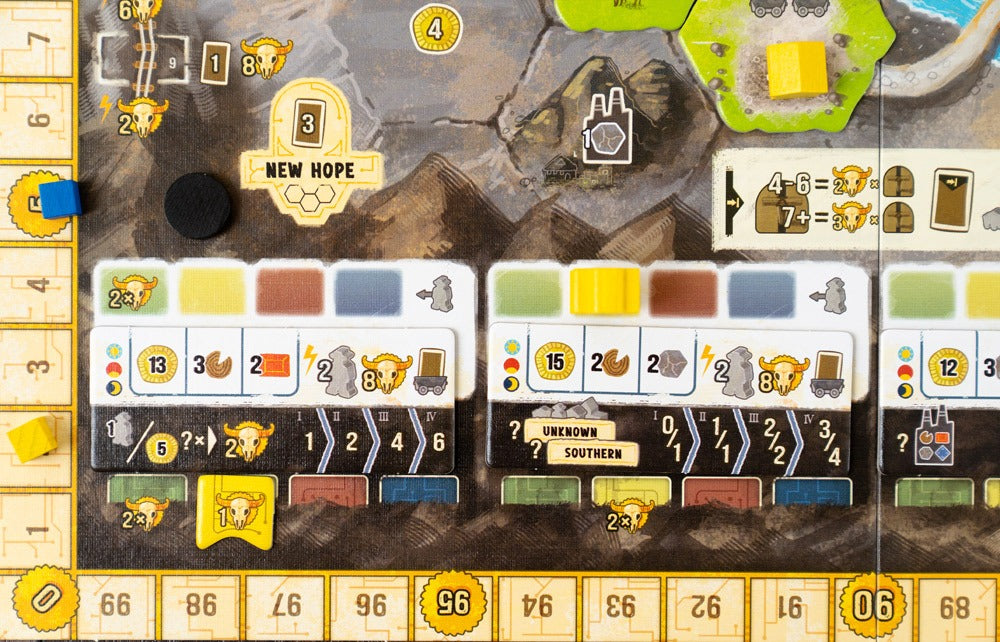Select the New Hope location marker
Viewport: 1000px width, 642px height.
coord(311,148)
